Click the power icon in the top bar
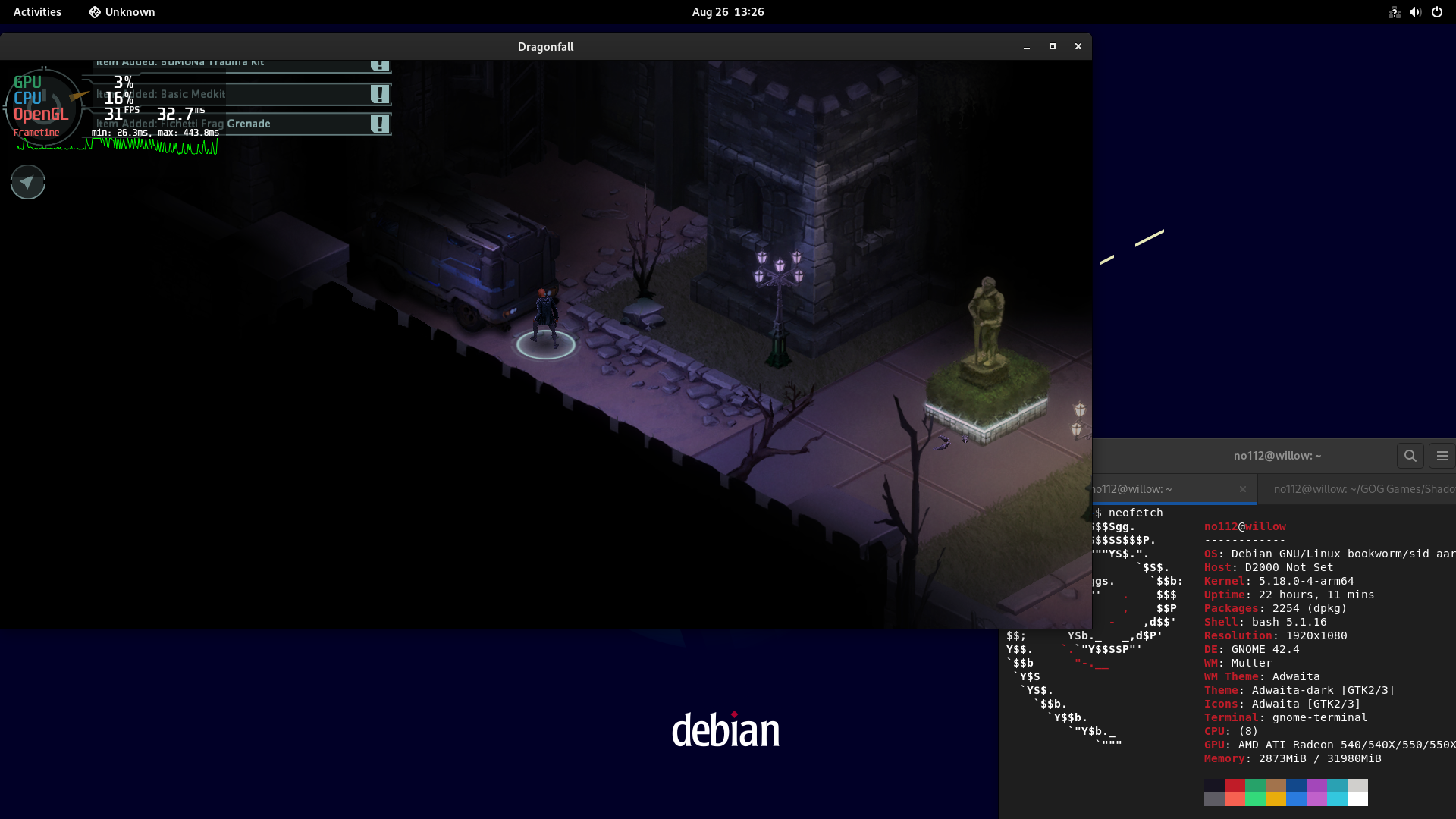 click(x=1437, y=12)
